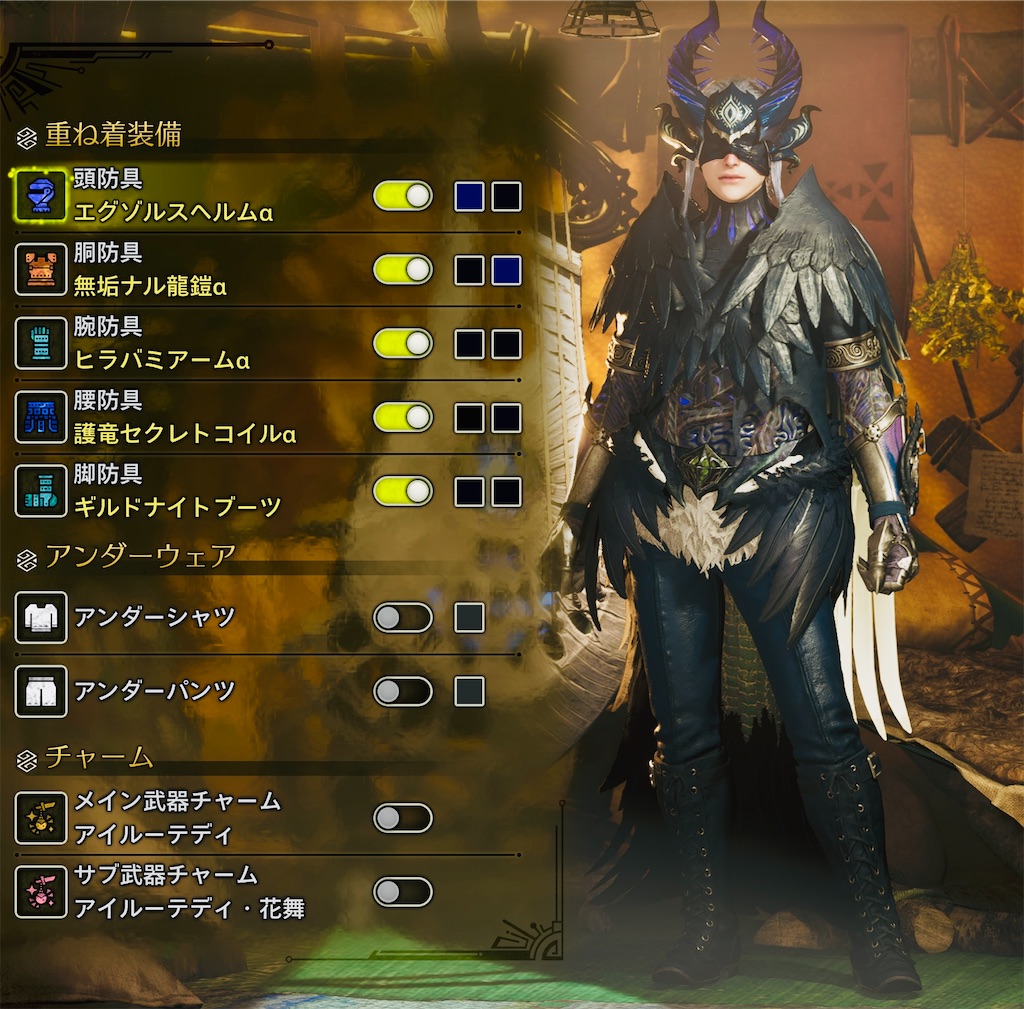Toggle head armor エグゾルスヘルムα visibility switch
The width and height of the screenshot is (1024, 1009).
[402, 196]
